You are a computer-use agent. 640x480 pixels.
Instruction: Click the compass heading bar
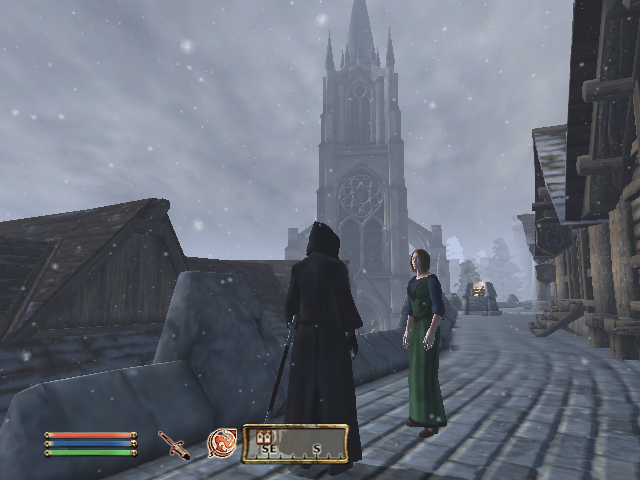tap(296, 444)
